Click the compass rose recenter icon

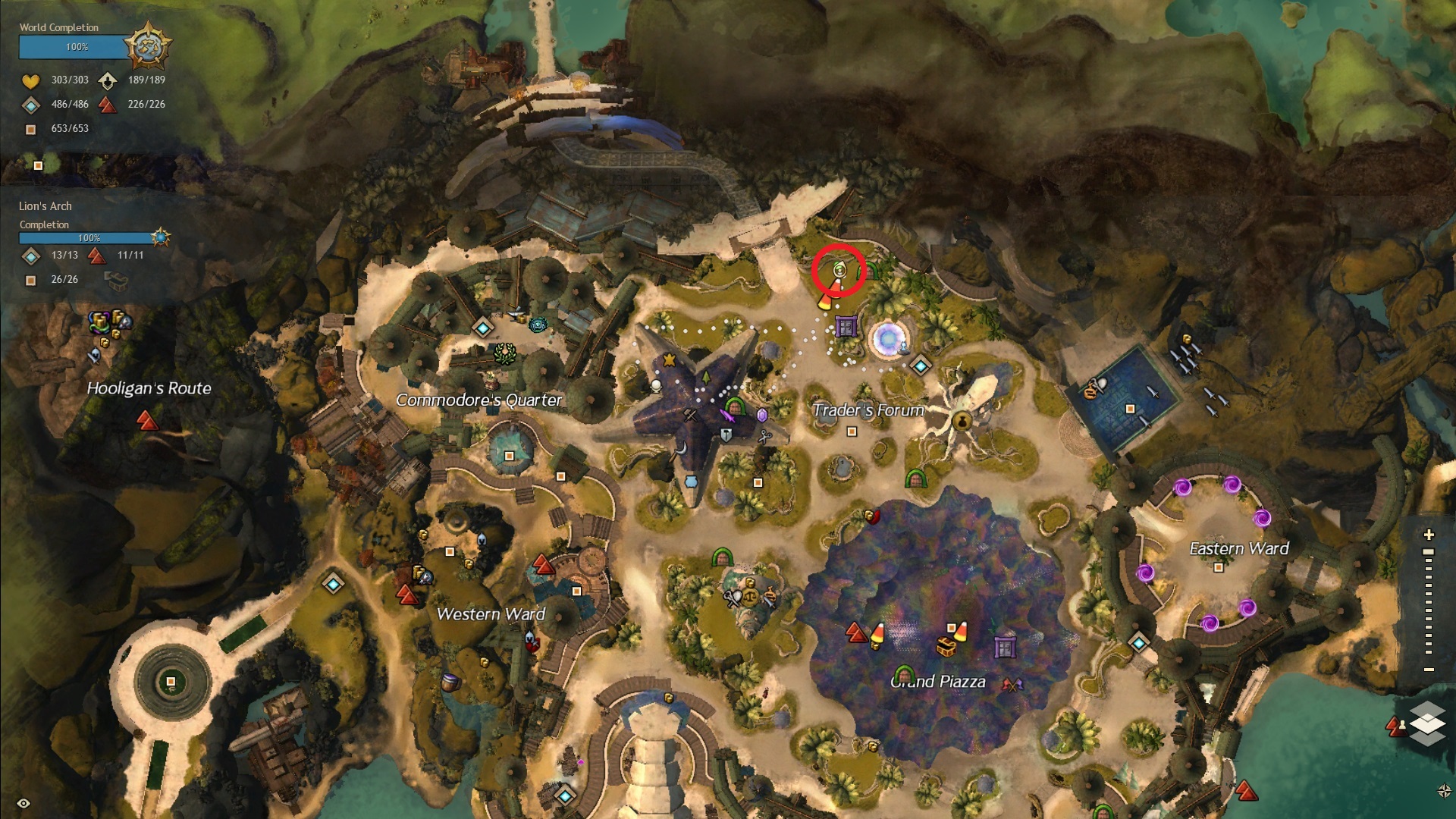click(x=1444, y=791)
